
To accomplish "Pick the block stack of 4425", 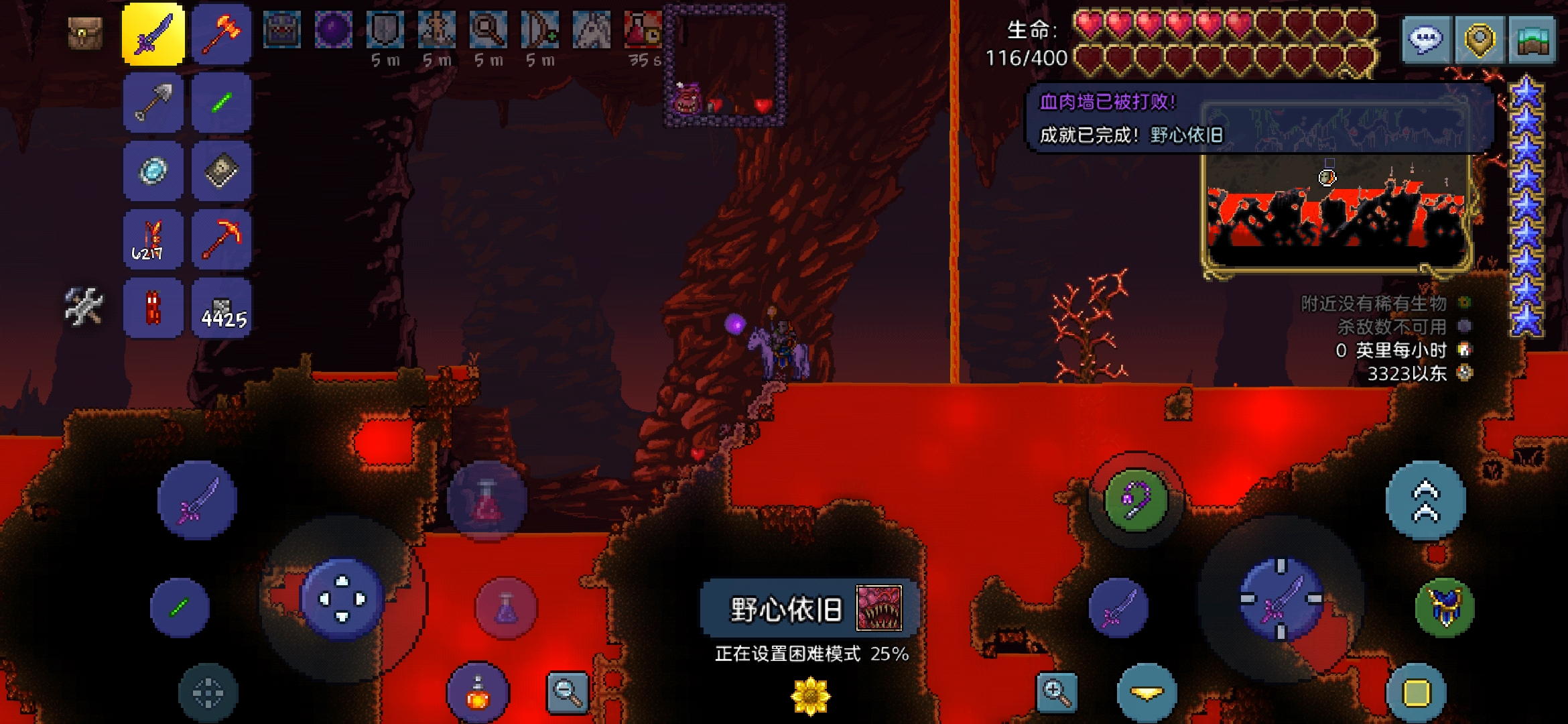I will (x=221, y=308).
